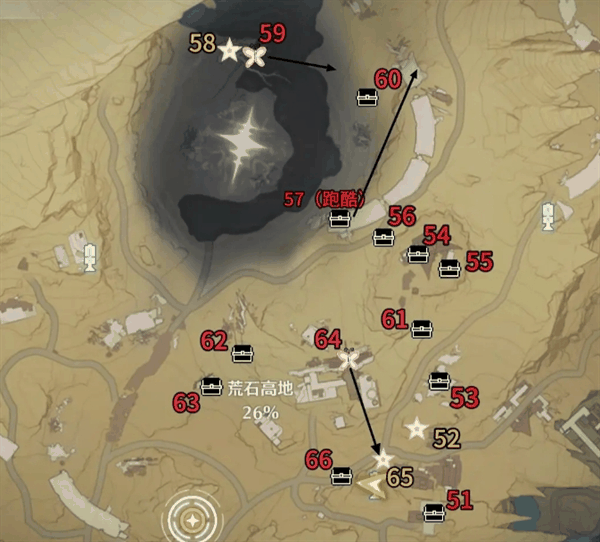
Task: Open chest marker next to number 55
Action: click(x=449, y=267)
